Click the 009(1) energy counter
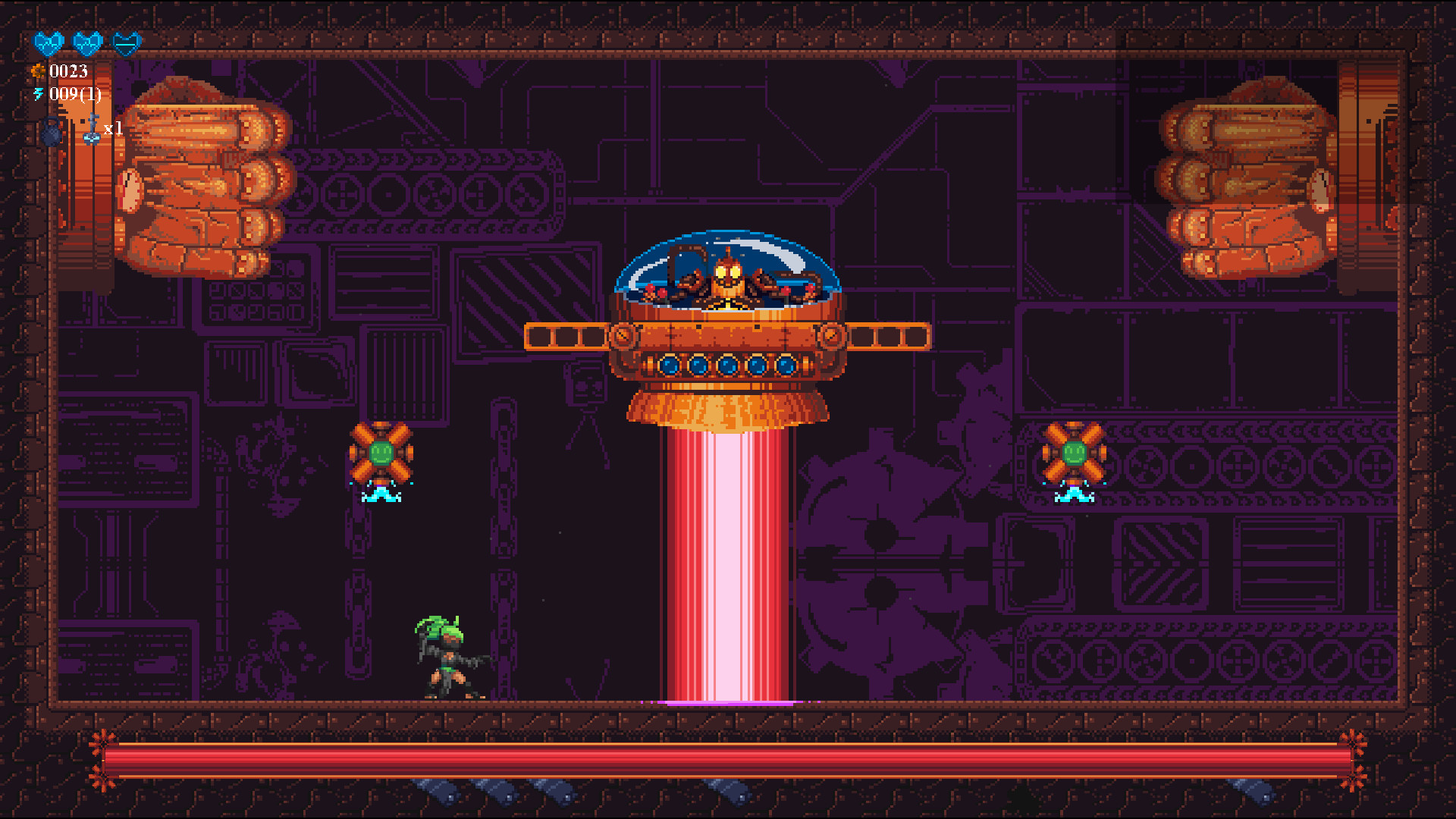This screenshot has width=1456, height=819. coord(76,94)
